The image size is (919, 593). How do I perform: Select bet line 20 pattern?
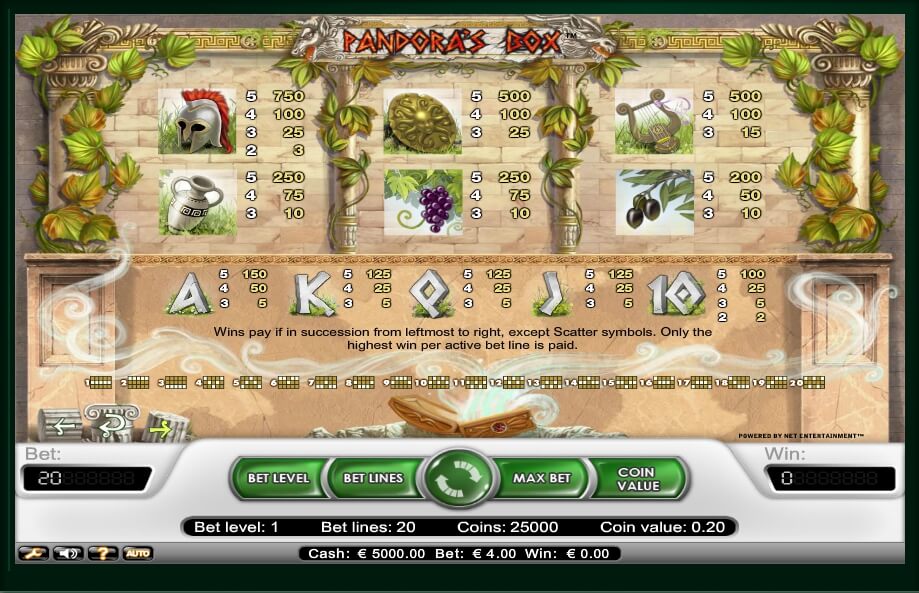pyautogui.click(x=813, y=382)
